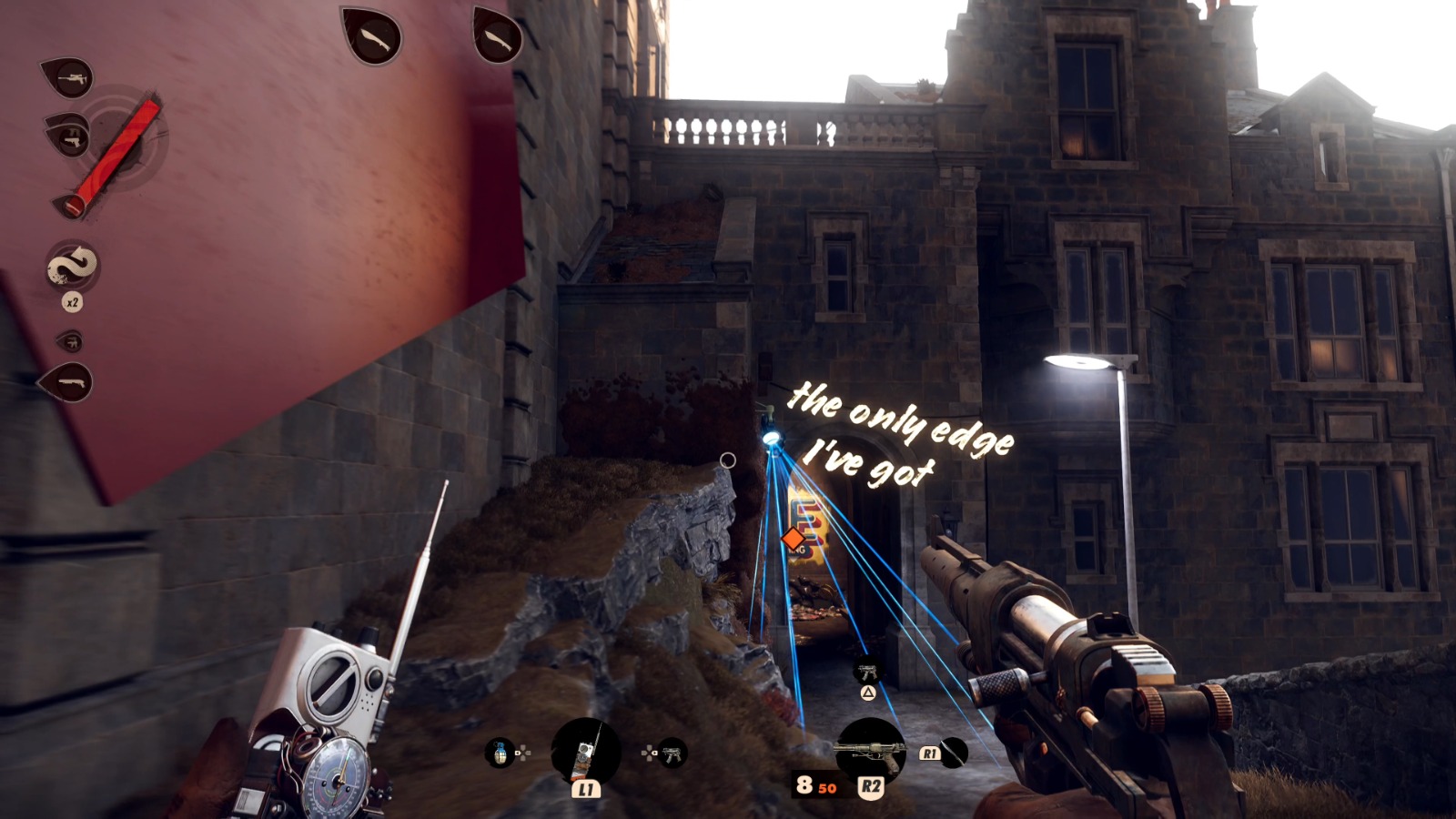
Task: Select the orange diamond objective marker
Action: (x=793, y=540)
